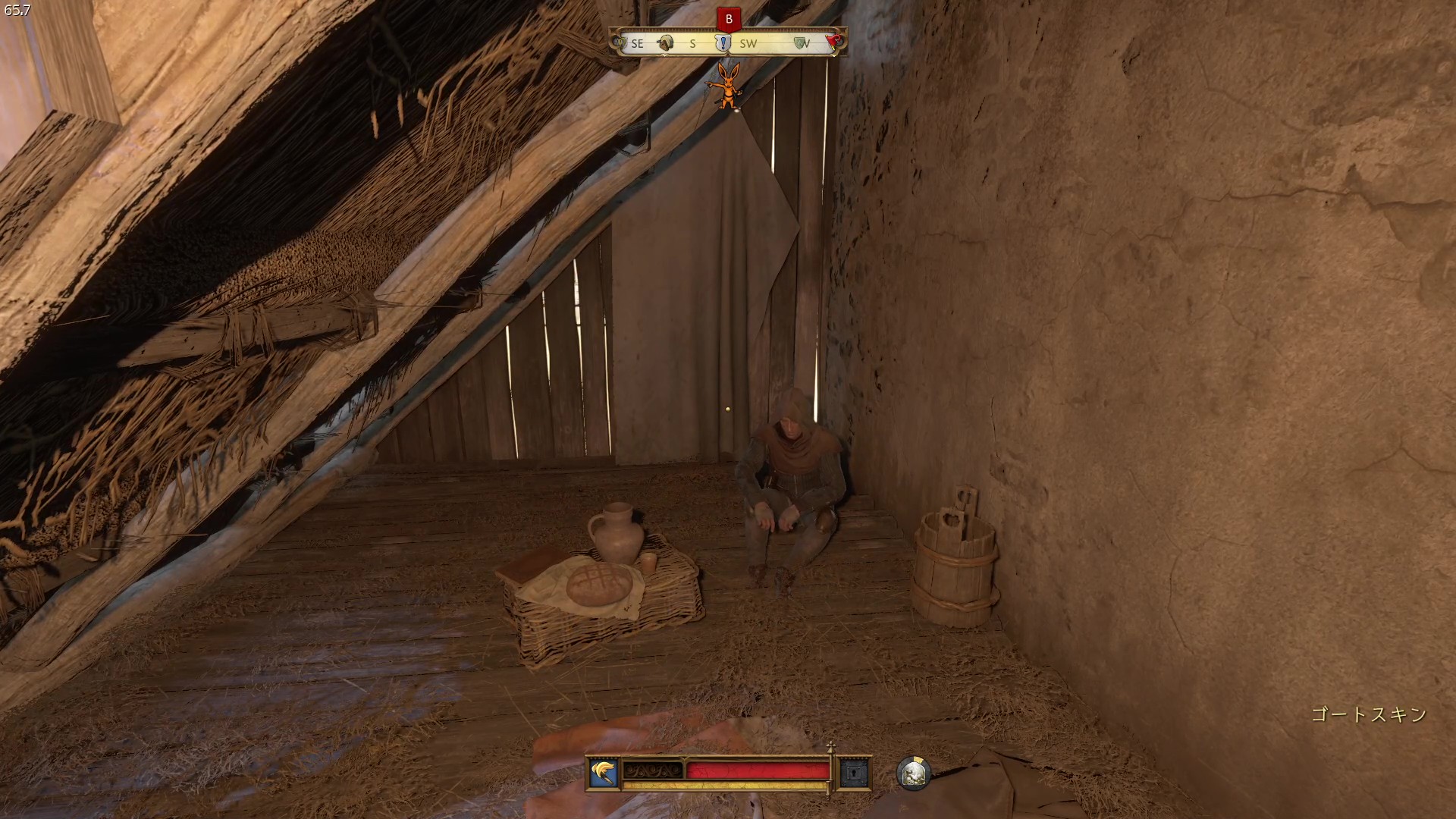Image resolution: width=1456 pixels, height=819 pixels.
Task: Select the red flag compass marker
Action: [834, 42]
